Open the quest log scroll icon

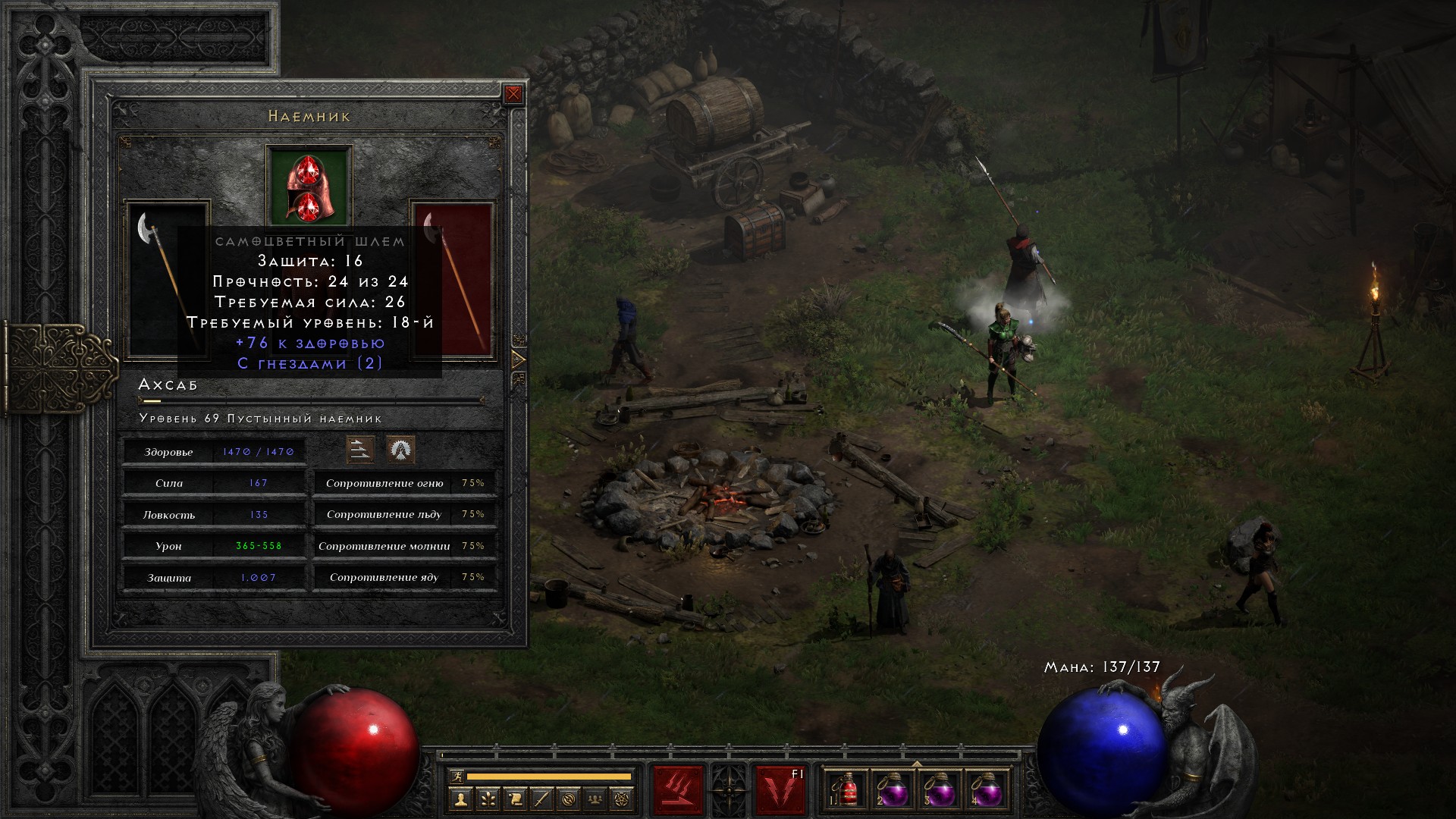[515, 799]
